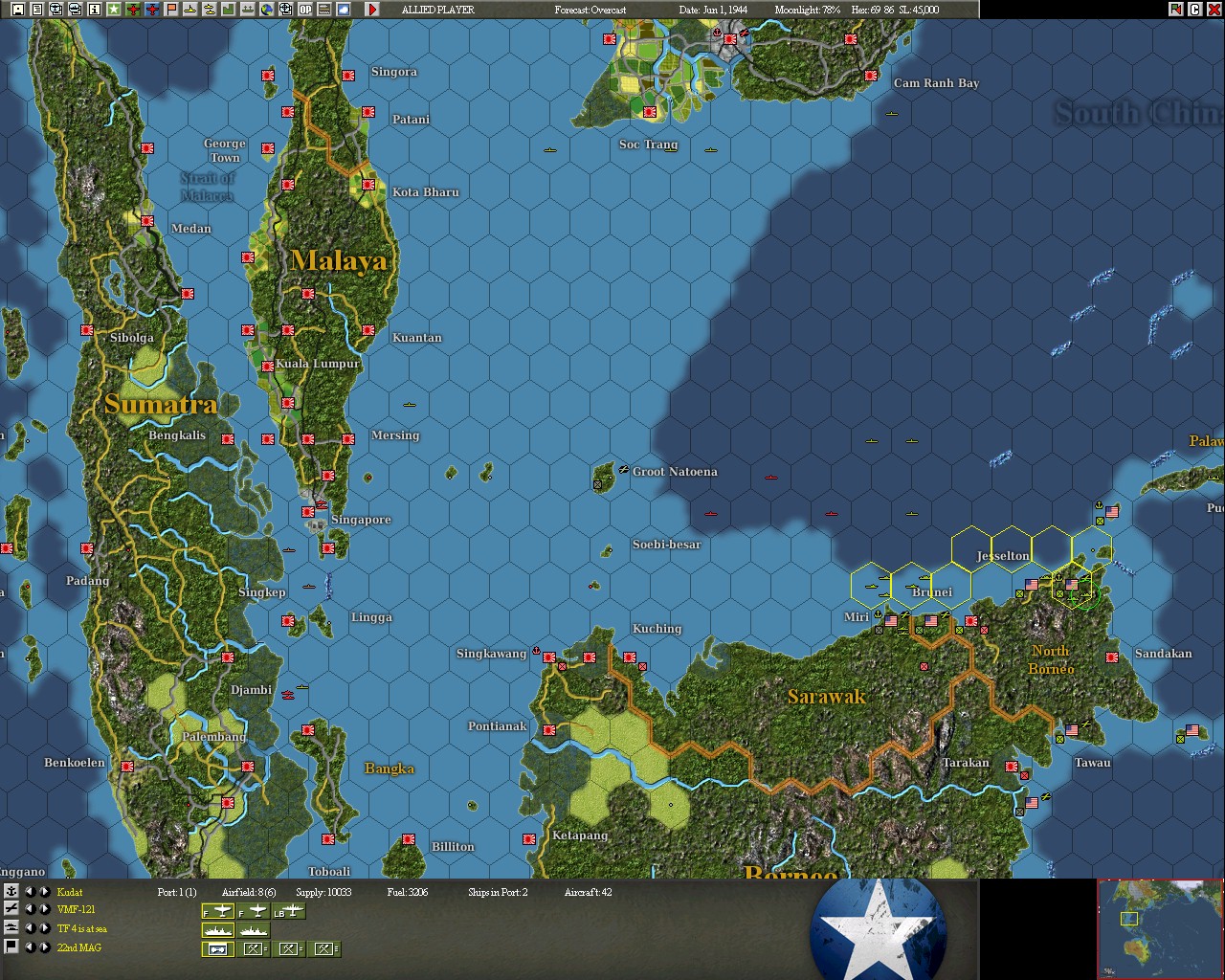Select the F fighter unit of VMF-121
1225x980 pixels.
[218, 910]
